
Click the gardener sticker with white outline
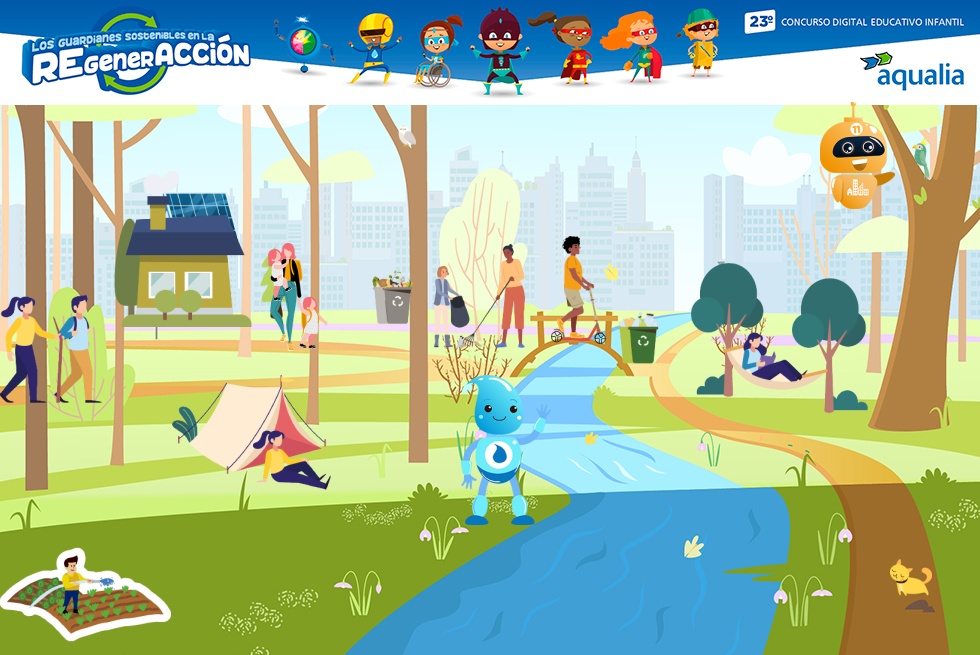85,594
